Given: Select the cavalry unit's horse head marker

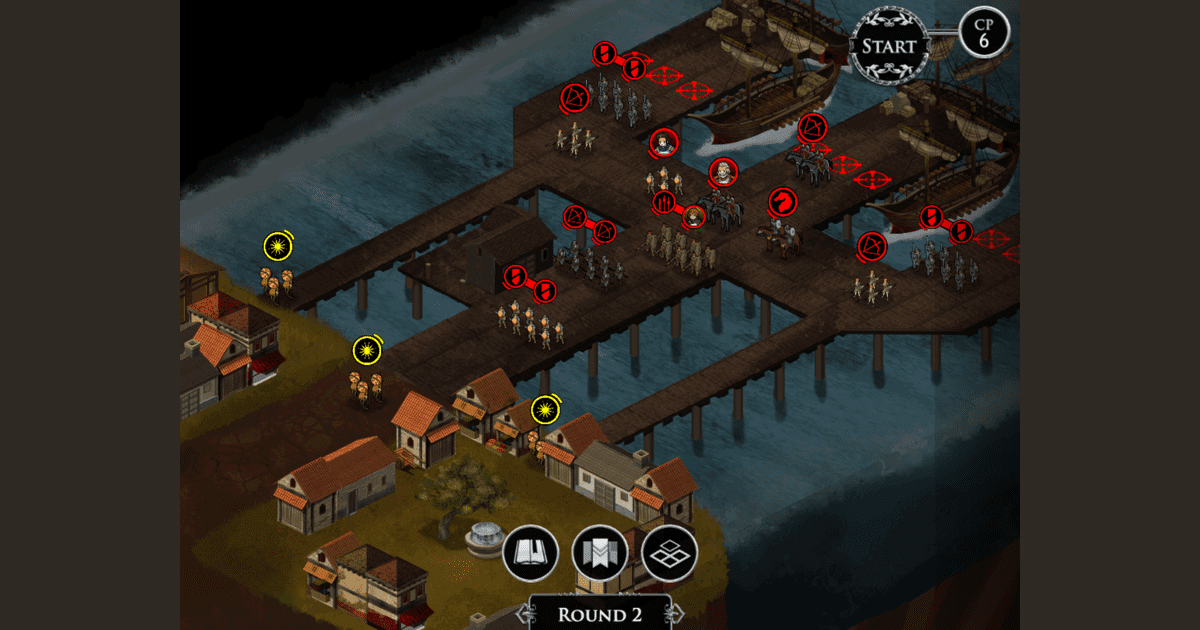Looking at the screenshot, I should (x=784, y=203).
